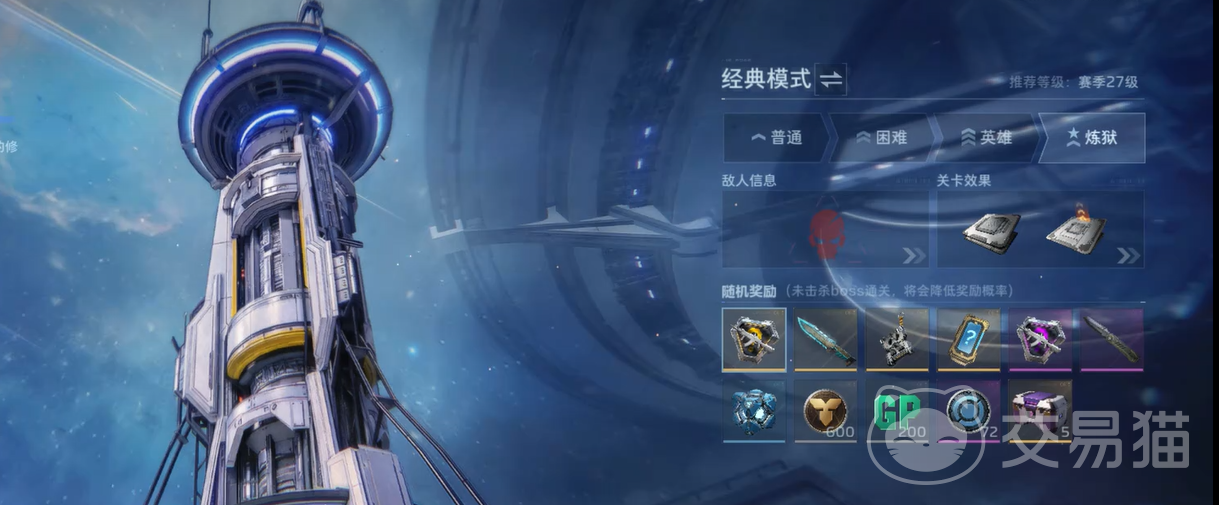Inspect the blue circular token reward

[x=969, y=410]
